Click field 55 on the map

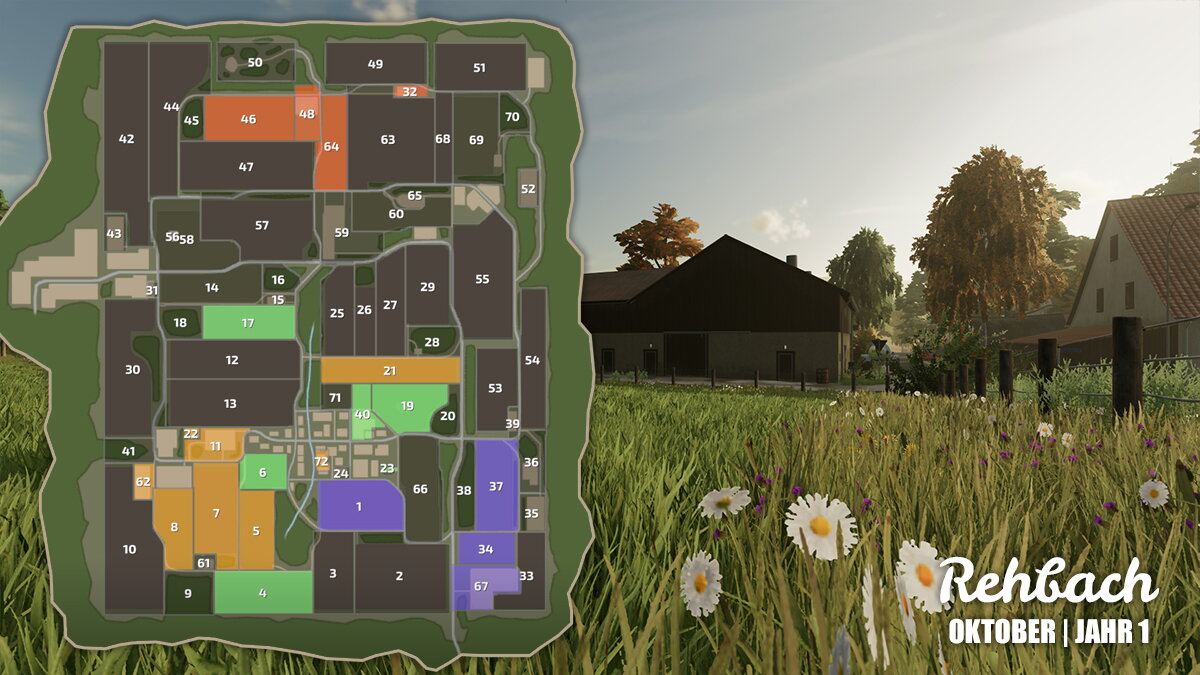[x=482, y=279]
